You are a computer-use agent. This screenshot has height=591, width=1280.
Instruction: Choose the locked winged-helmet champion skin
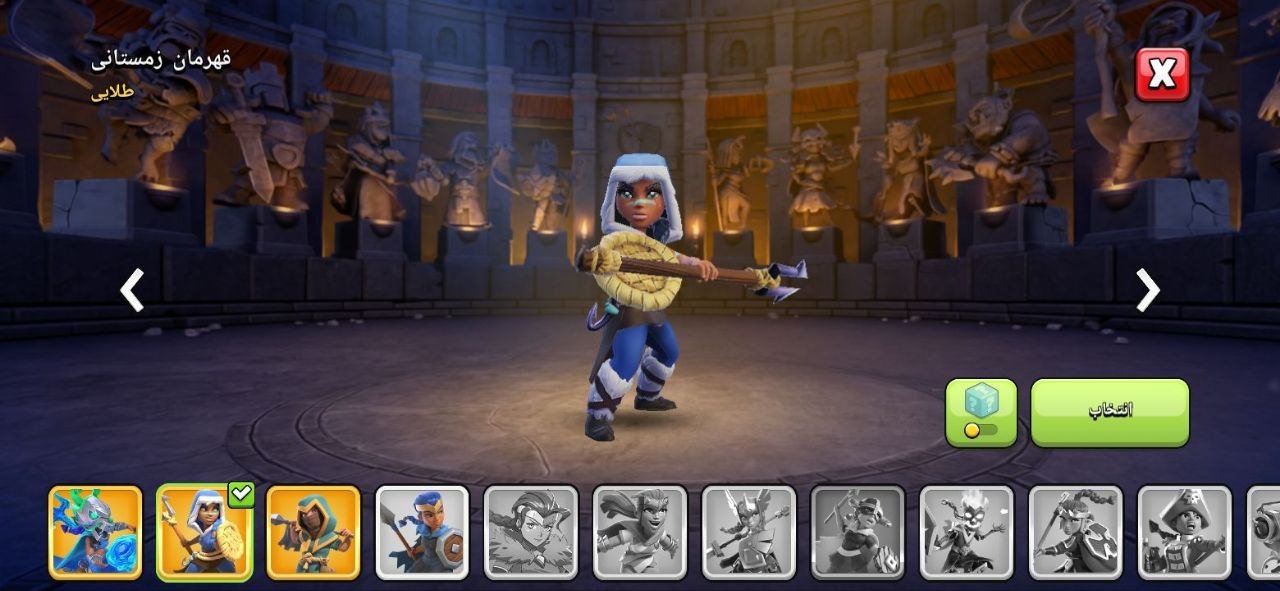(x=749, y=532)
